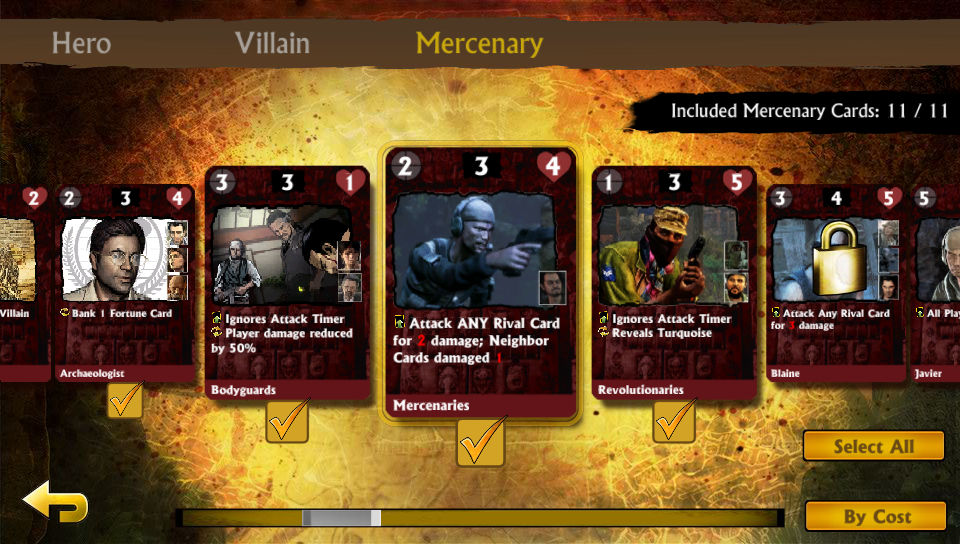Toggle the Mercenaries card checkbox

click(480, 442)
